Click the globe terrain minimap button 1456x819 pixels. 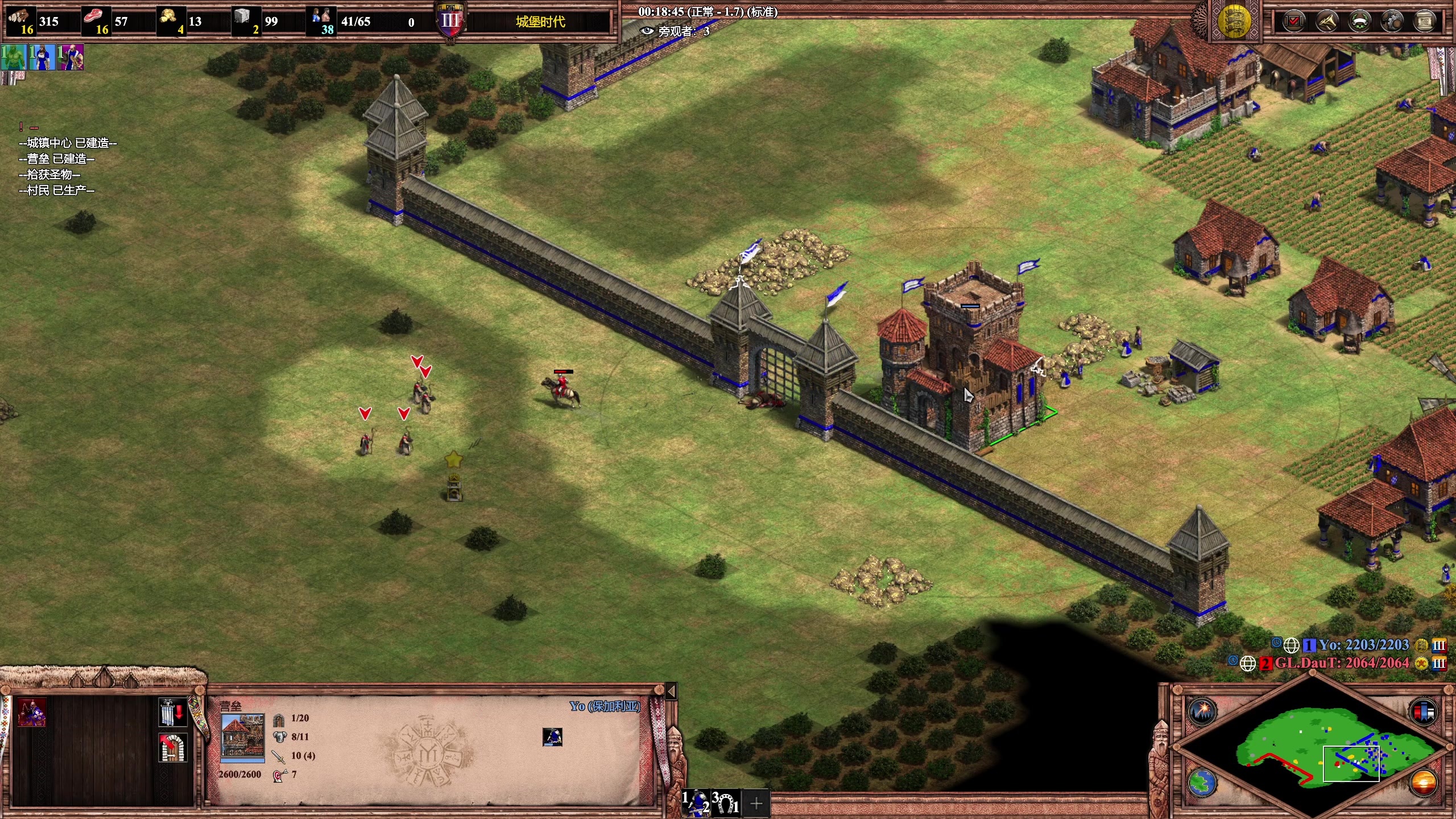pos(1202,783)
